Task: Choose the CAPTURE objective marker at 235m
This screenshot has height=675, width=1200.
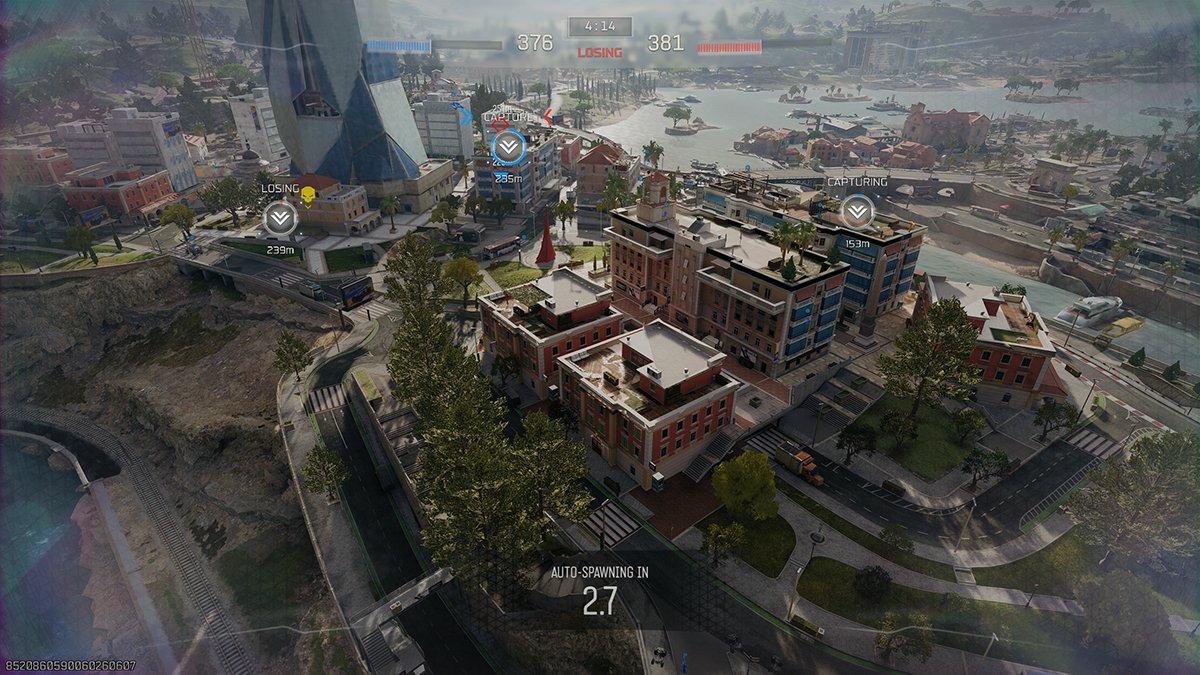Action: click(508, 147)
